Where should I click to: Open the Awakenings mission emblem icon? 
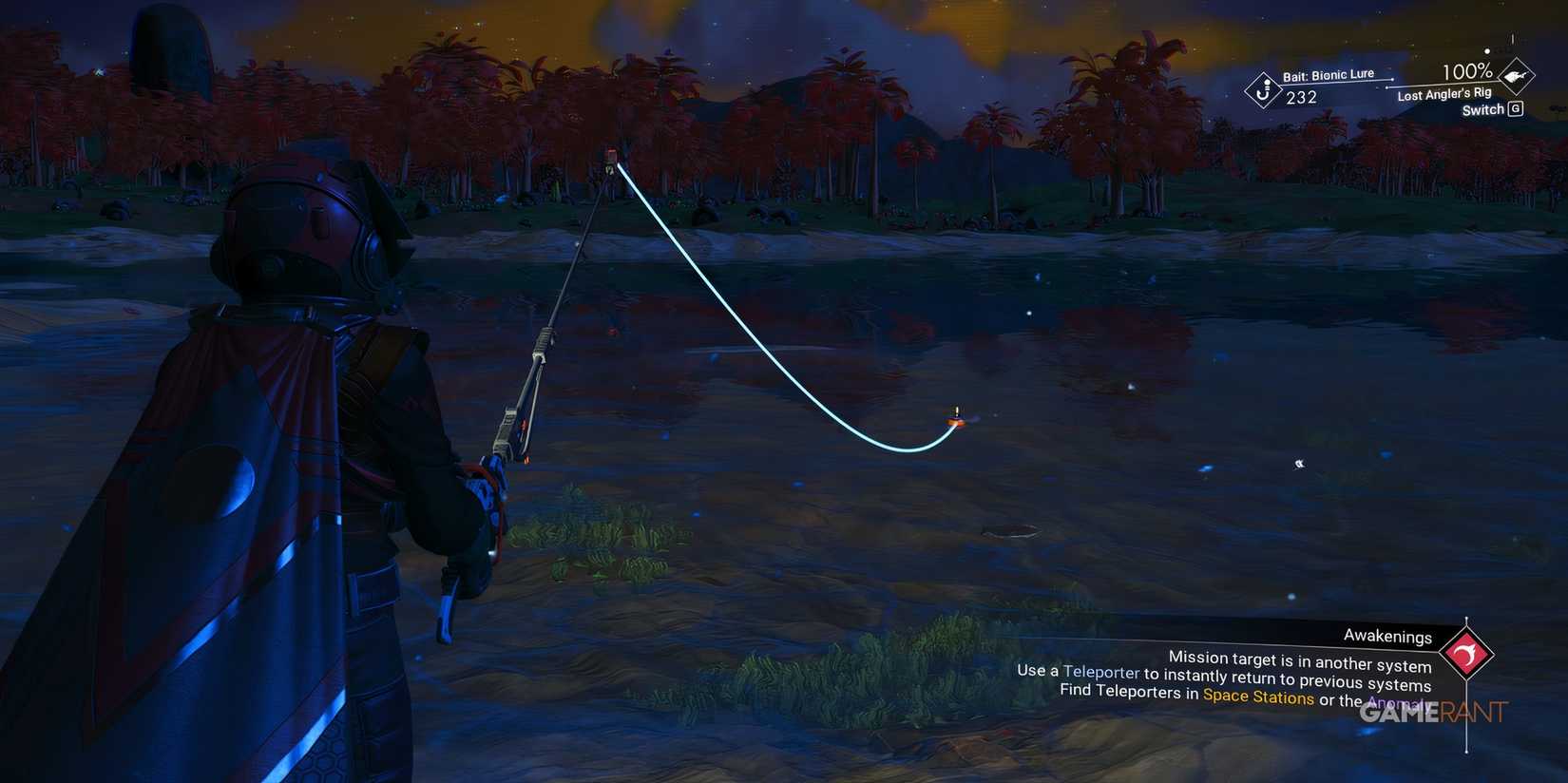tap(1467, 654)
